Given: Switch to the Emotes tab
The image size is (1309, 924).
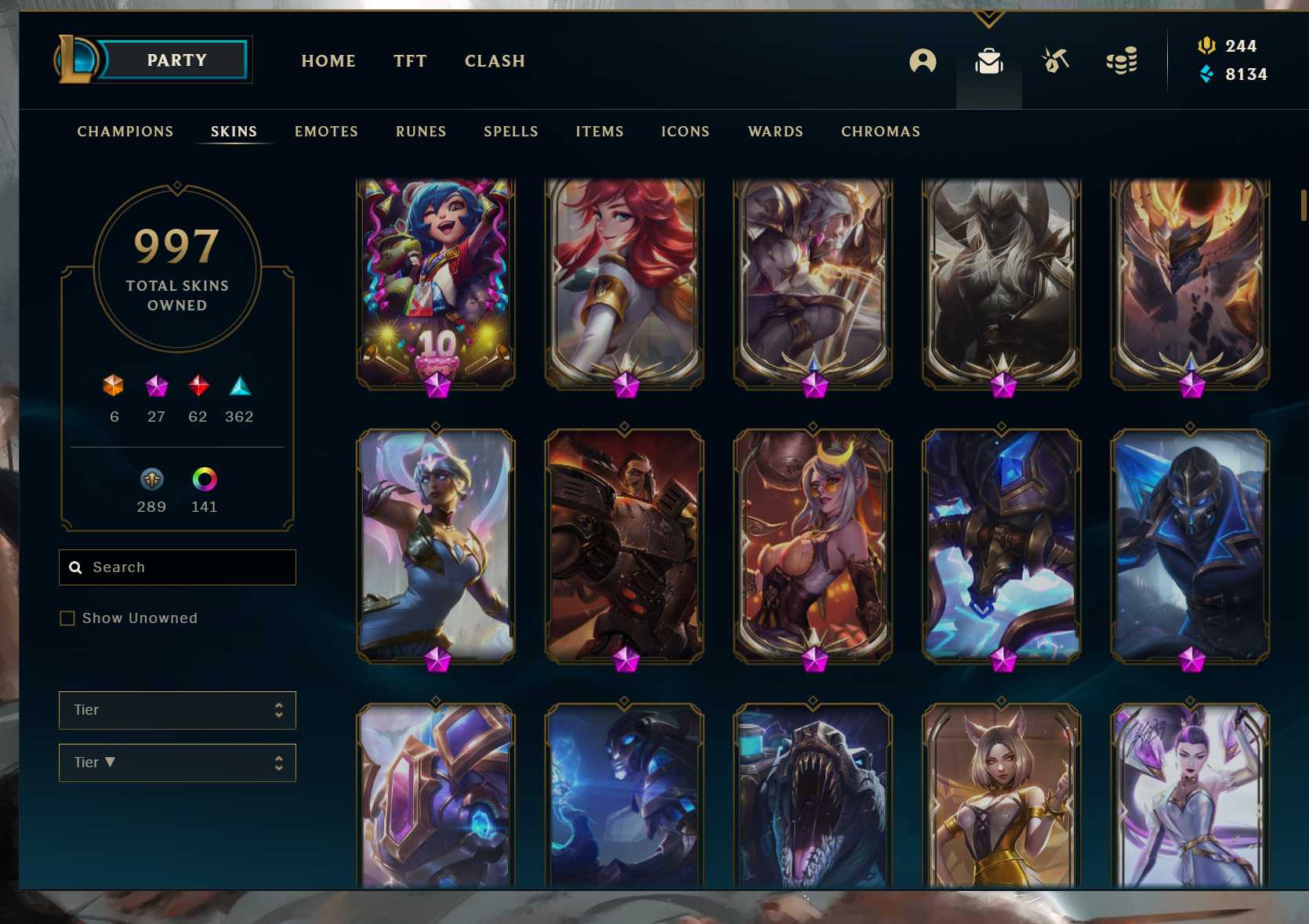Looking at the screenshot, I should pyautogui.click(x=326, y=132).
